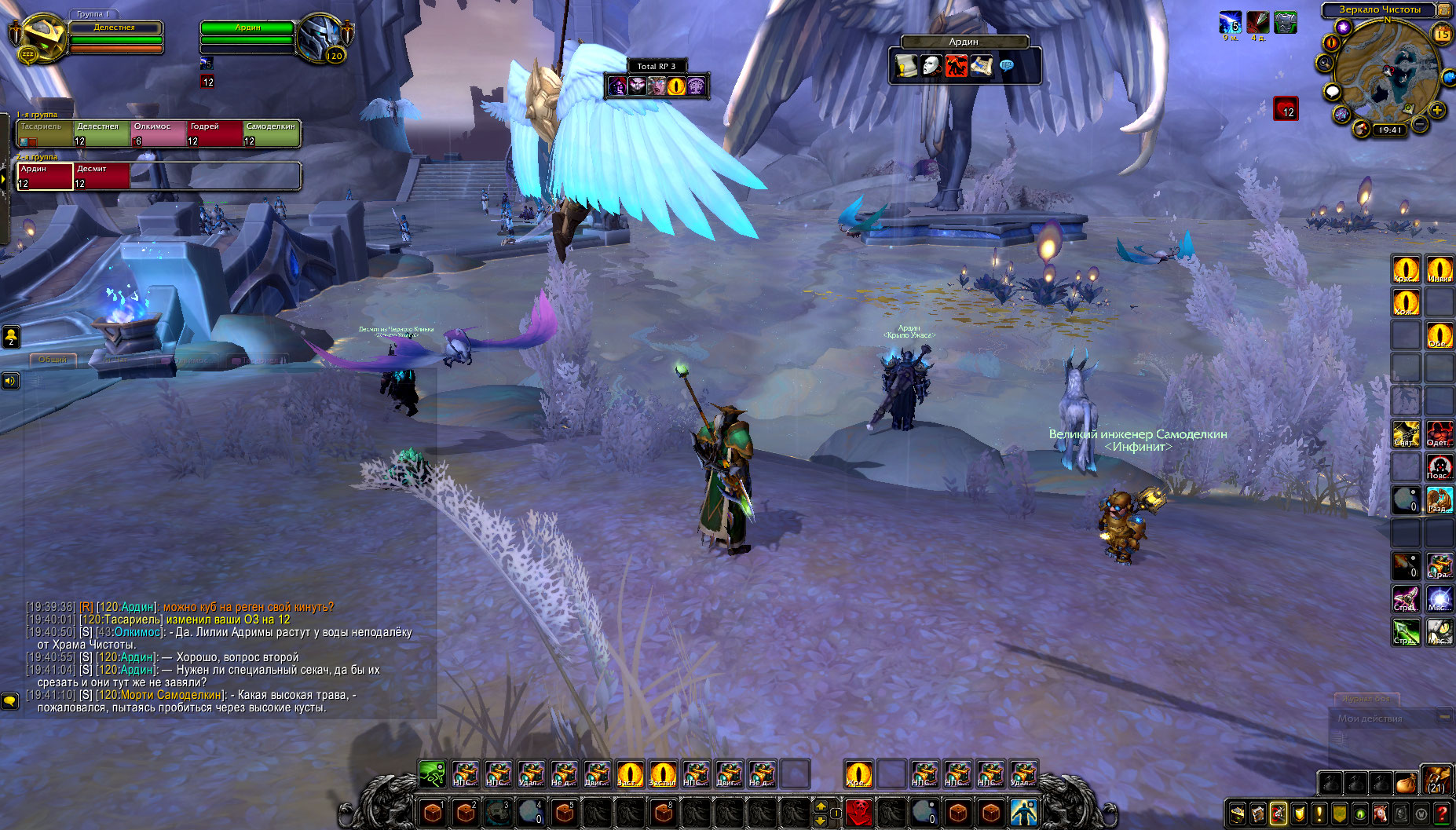Switch to the Журнал боя chat tab

coord(1366,699)
